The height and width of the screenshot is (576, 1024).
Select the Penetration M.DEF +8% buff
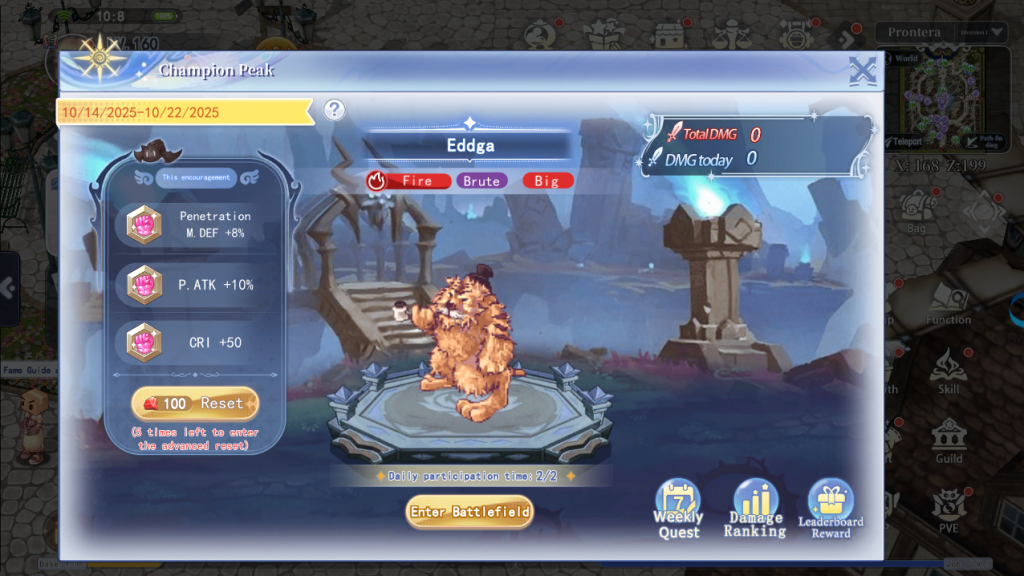pos(195,225)
